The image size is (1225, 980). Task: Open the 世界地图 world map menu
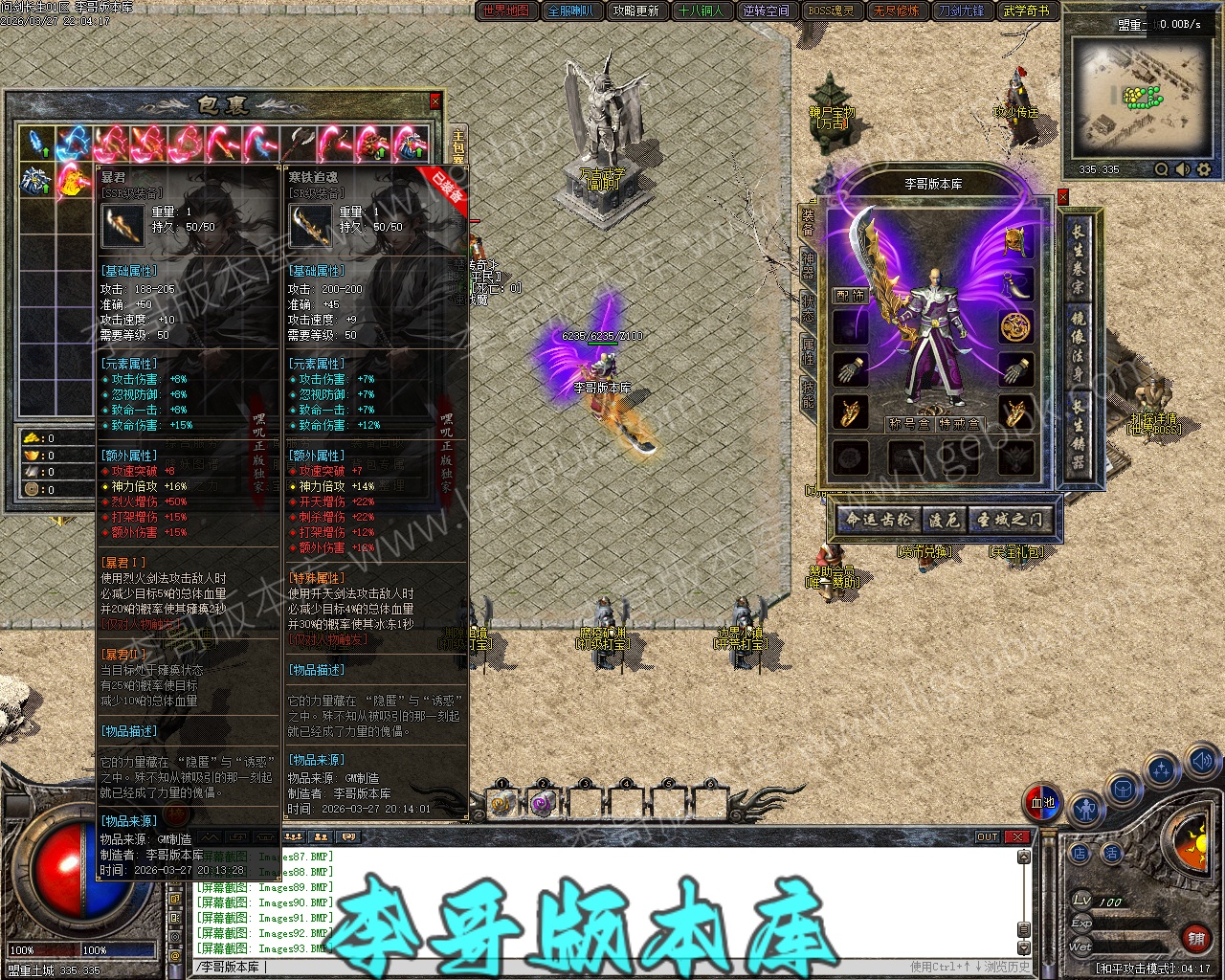(506, 11)
